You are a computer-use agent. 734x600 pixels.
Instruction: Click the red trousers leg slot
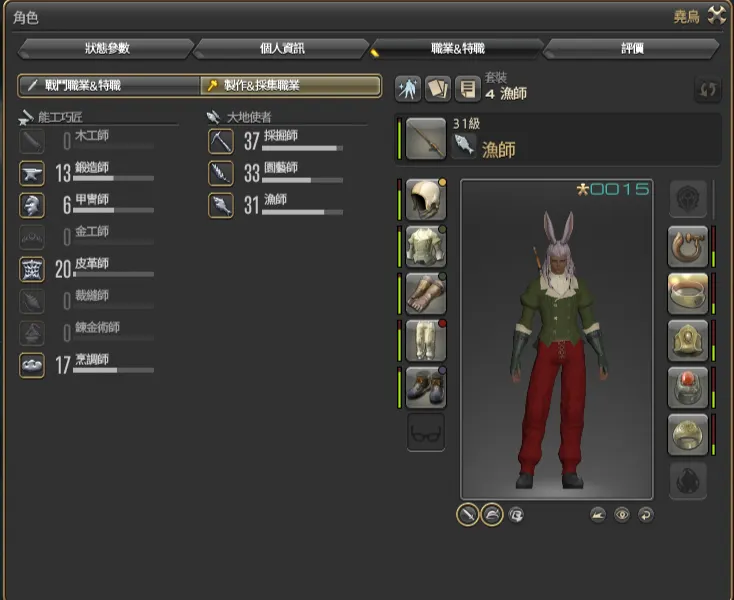426,341
